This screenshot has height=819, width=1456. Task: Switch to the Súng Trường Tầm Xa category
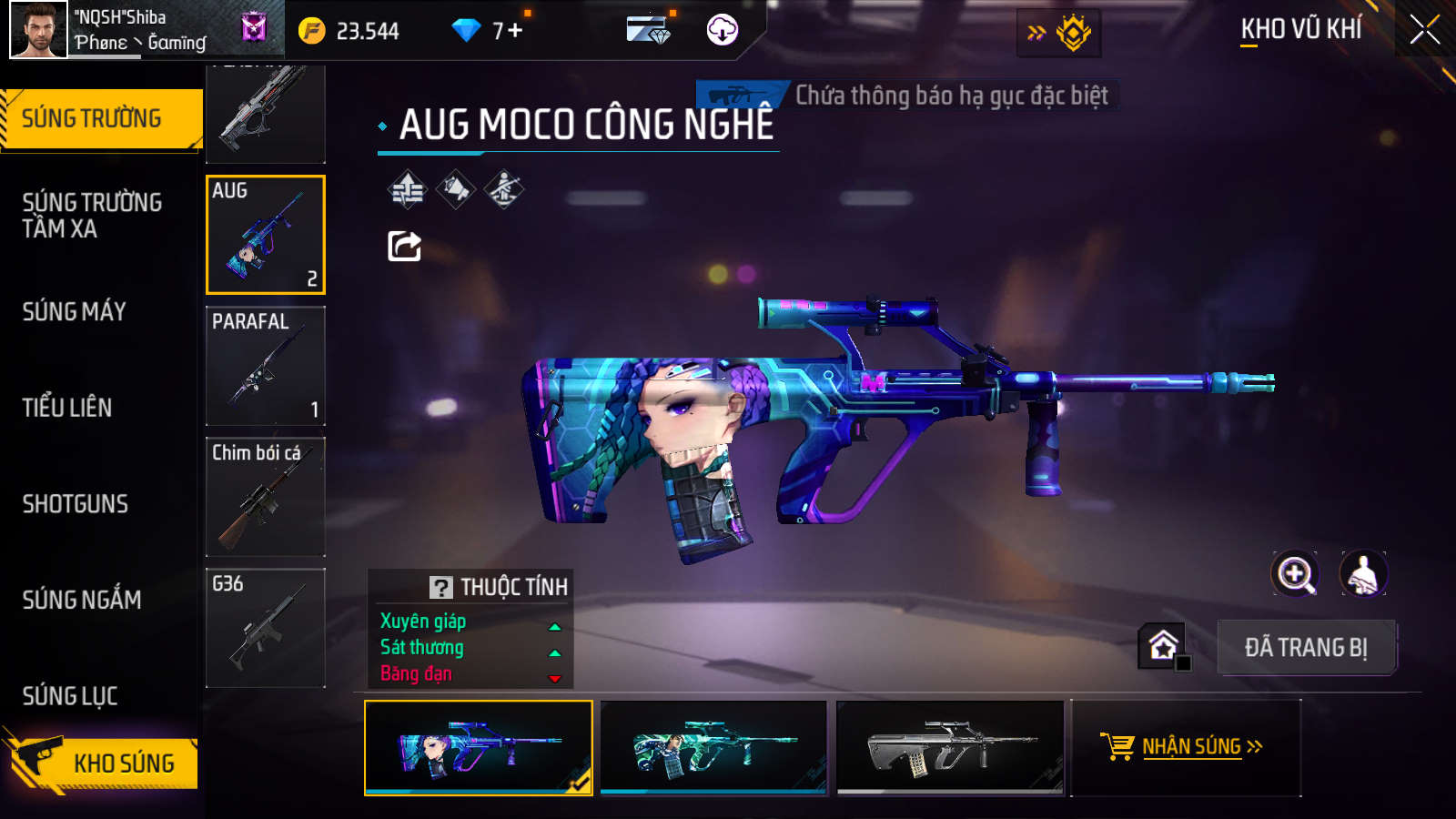click(x=92, y=216)
